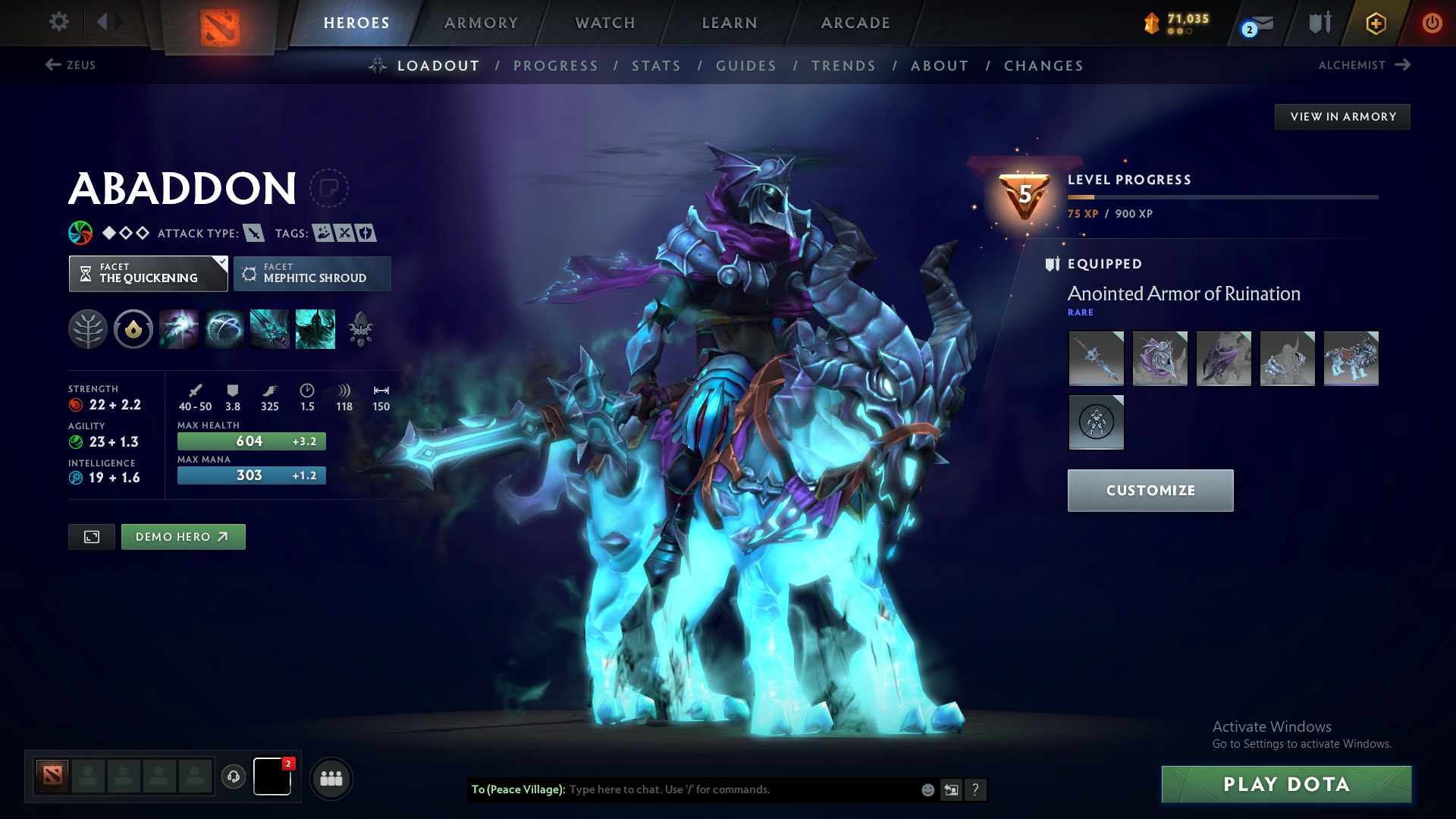Click the melee attack type icon
Viewport: 1456px width, 819px height.
pos(253,233)
